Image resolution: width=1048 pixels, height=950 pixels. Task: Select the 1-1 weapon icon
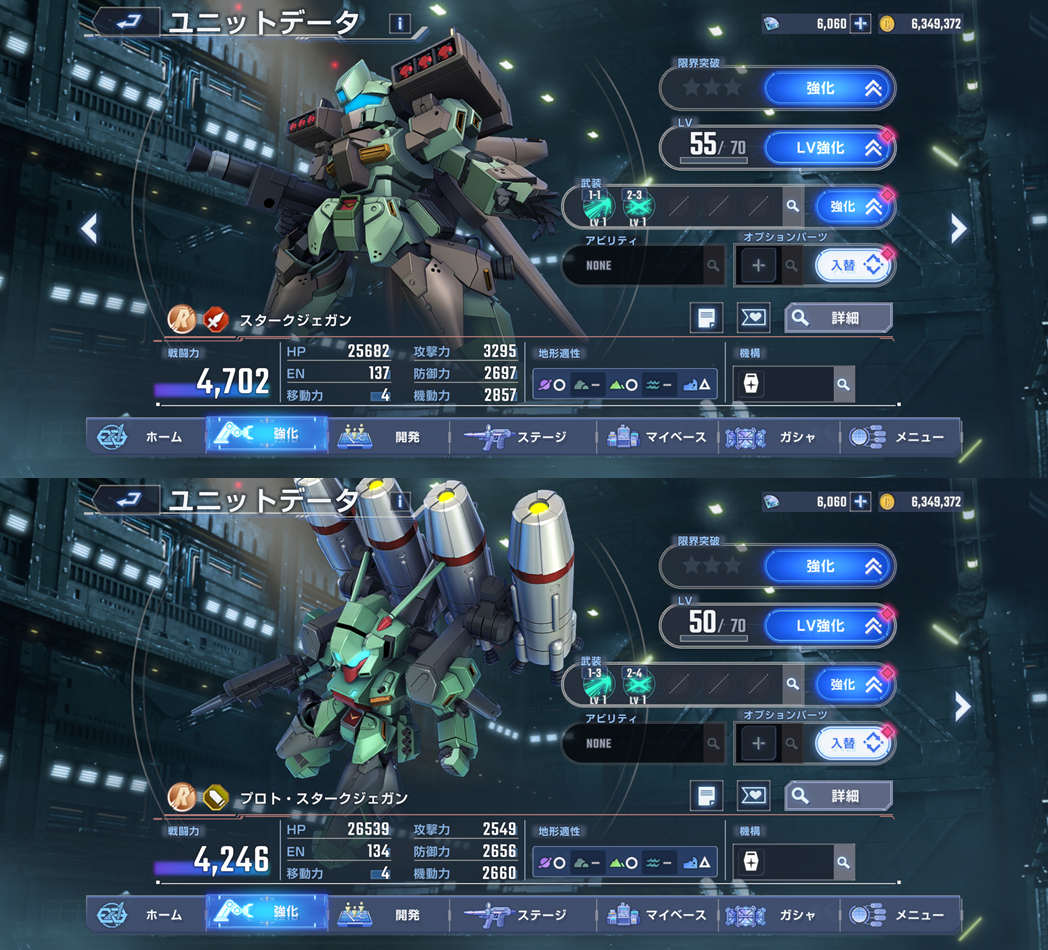(x=598, y=206)
